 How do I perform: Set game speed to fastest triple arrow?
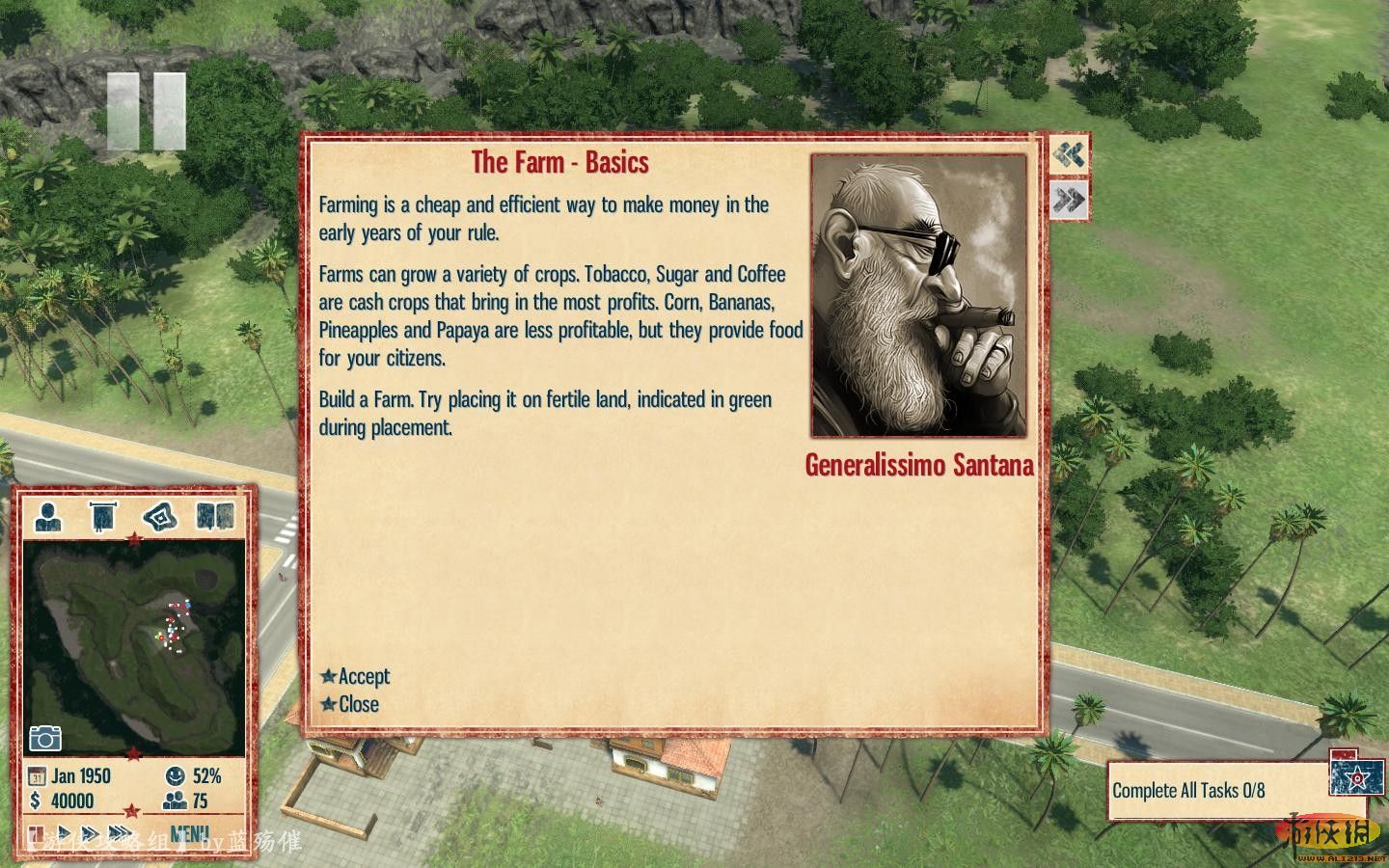tap(120, 833)
